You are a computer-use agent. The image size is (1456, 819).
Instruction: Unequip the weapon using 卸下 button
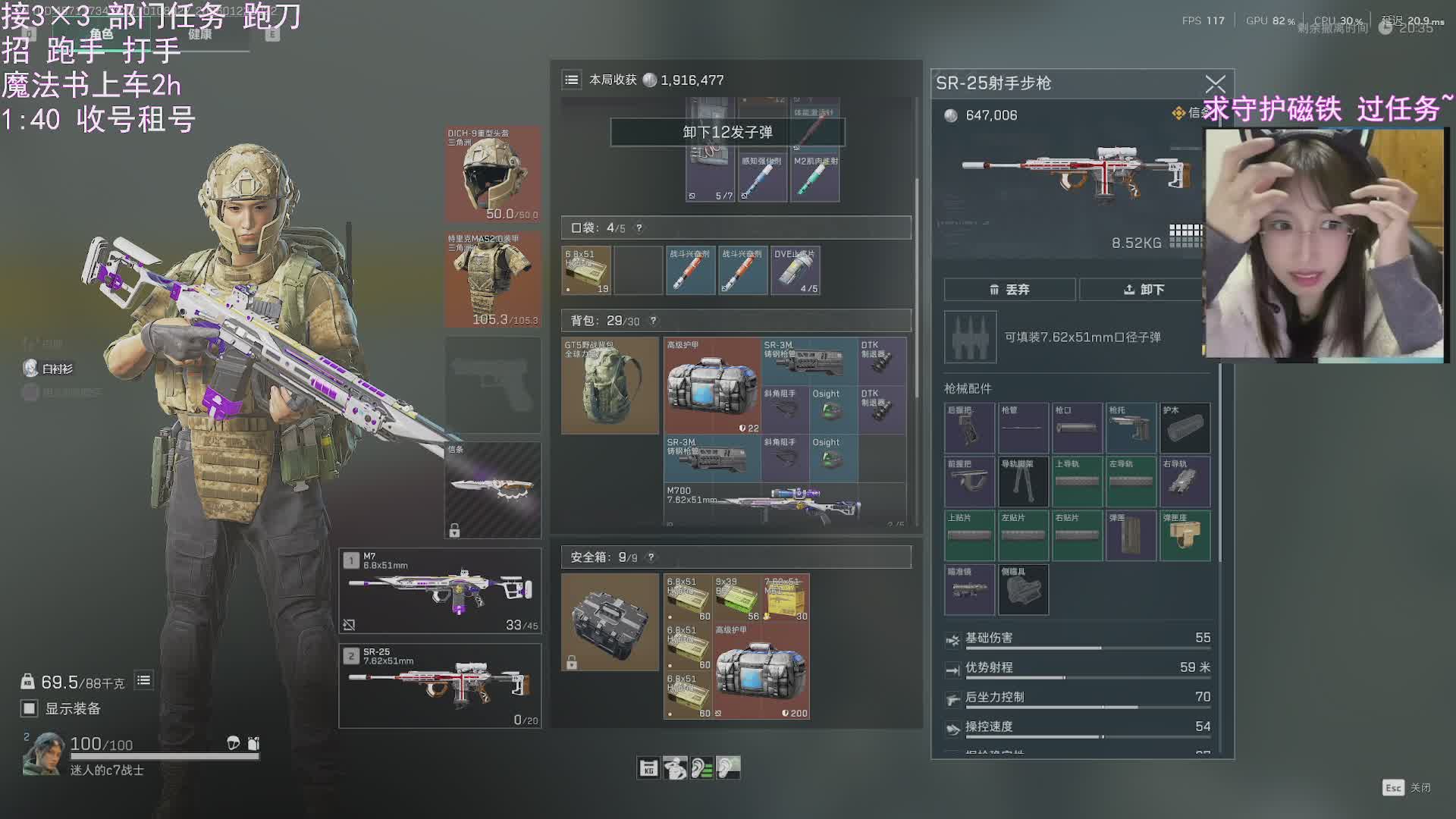pyautogui.click(x=1143, y=290)
